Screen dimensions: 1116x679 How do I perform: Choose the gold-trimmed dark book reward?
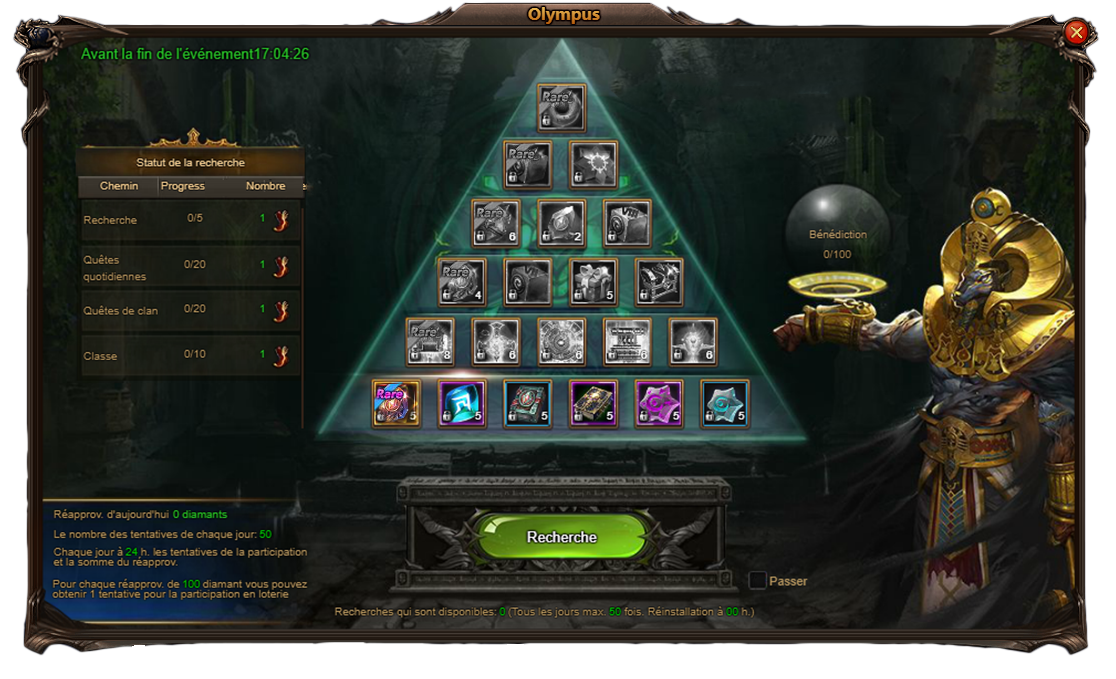593,404
